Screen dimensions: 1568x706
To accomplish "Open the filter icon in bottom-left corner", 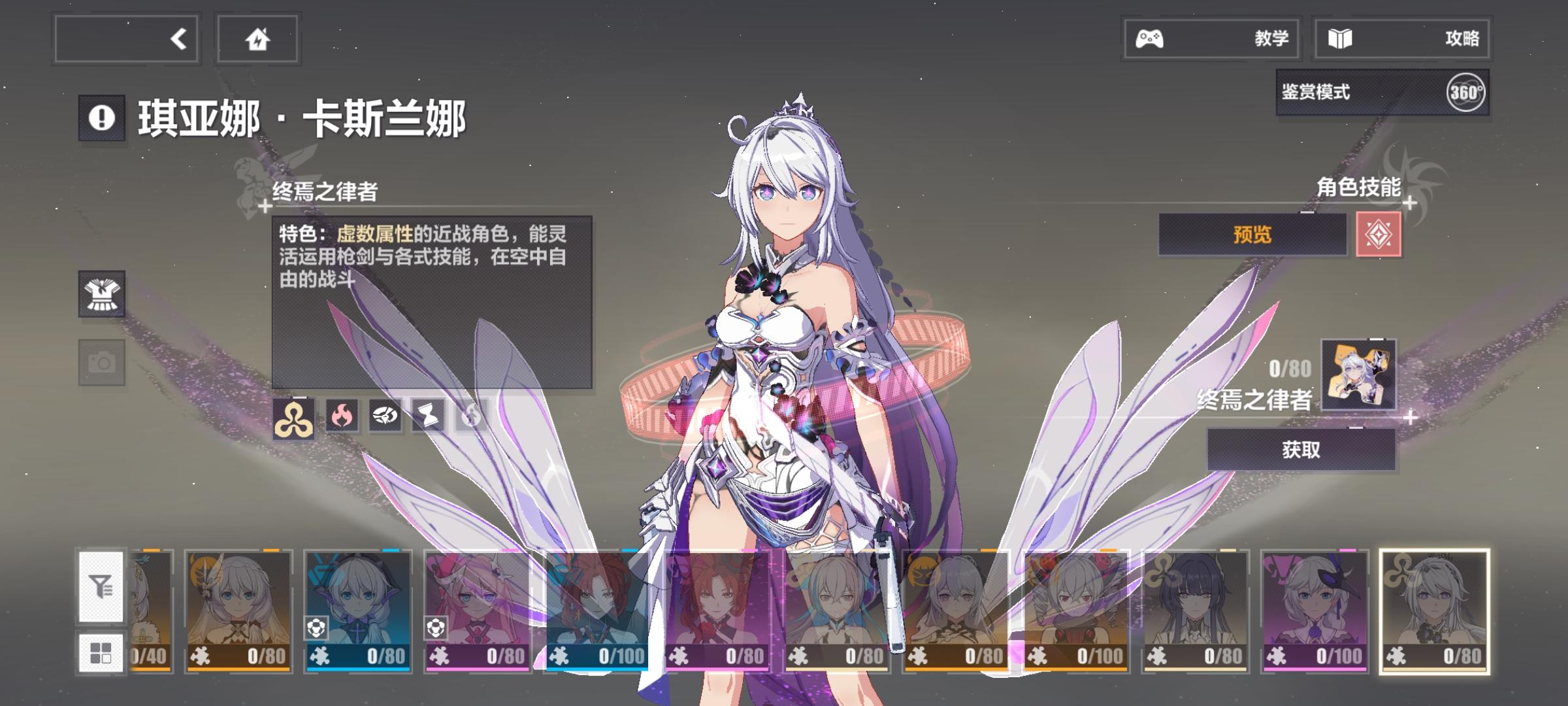I will pyautogui.click(x=101, y=587).
